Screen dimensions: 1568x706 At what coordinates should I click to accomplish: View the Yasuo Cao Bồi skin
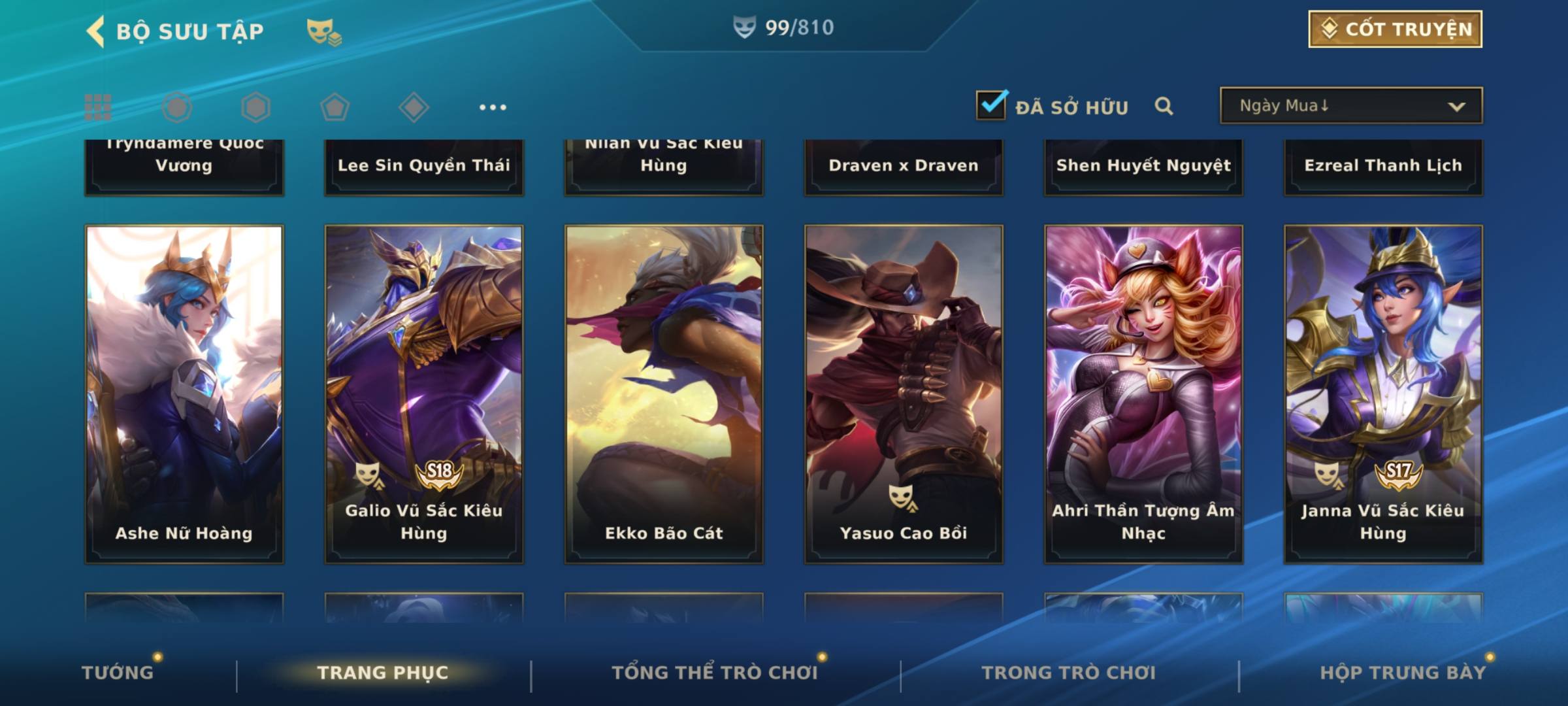904,394
